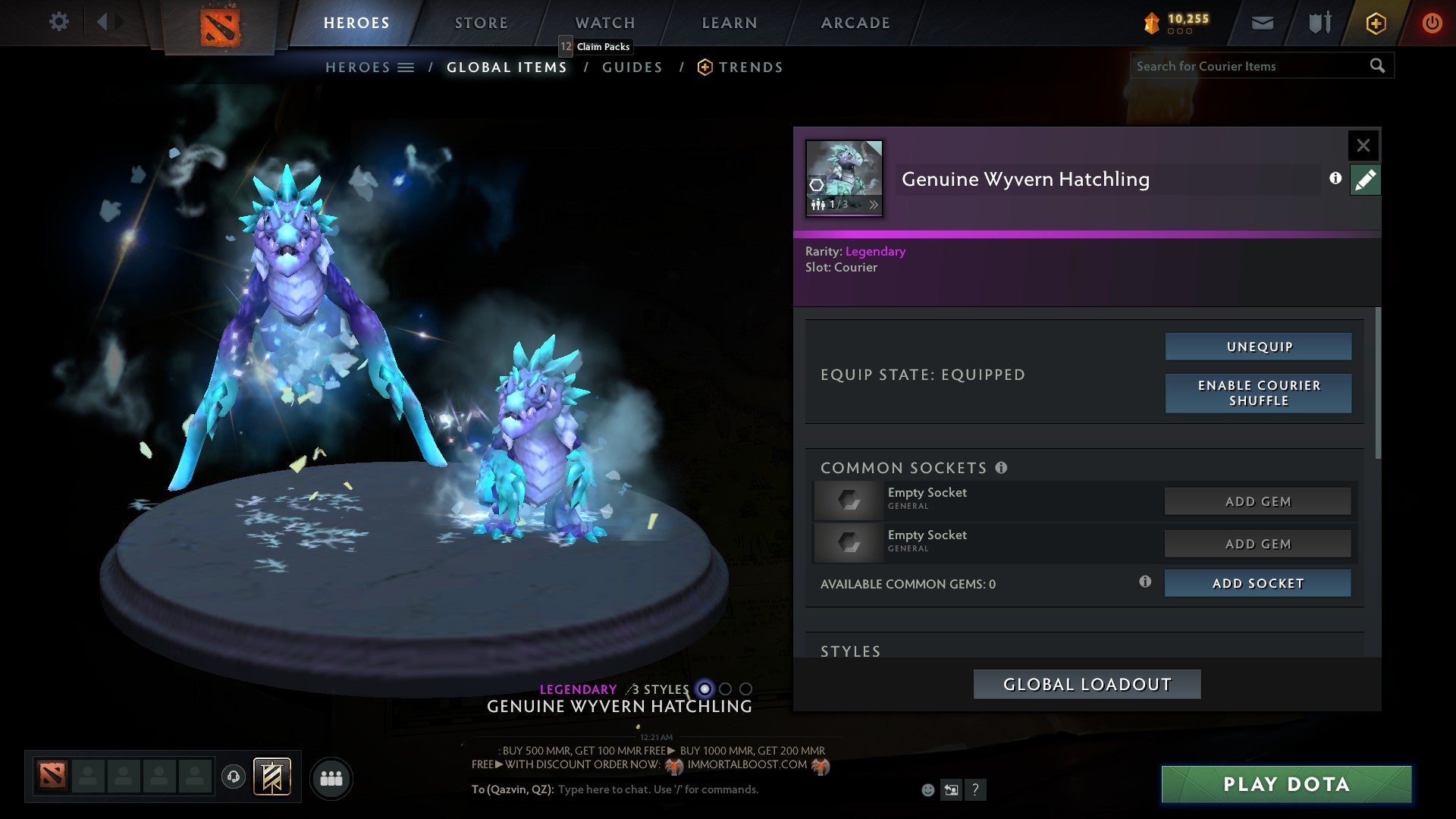1456x819 pixels.
Task: Open the settings gear icon
Action: click(x=58, y=21)
